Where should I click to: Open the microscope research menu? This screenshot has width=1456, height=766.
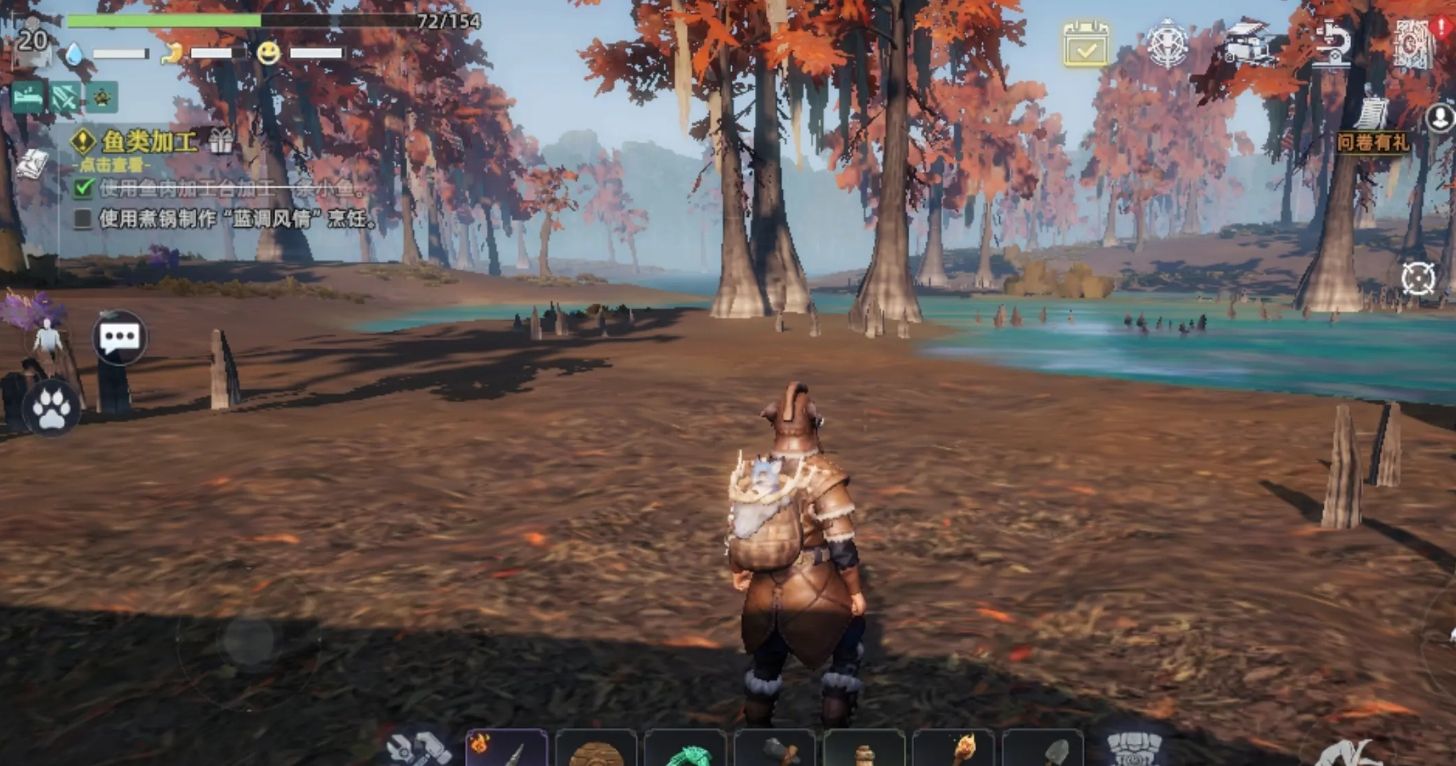(x=1331, y=44)
